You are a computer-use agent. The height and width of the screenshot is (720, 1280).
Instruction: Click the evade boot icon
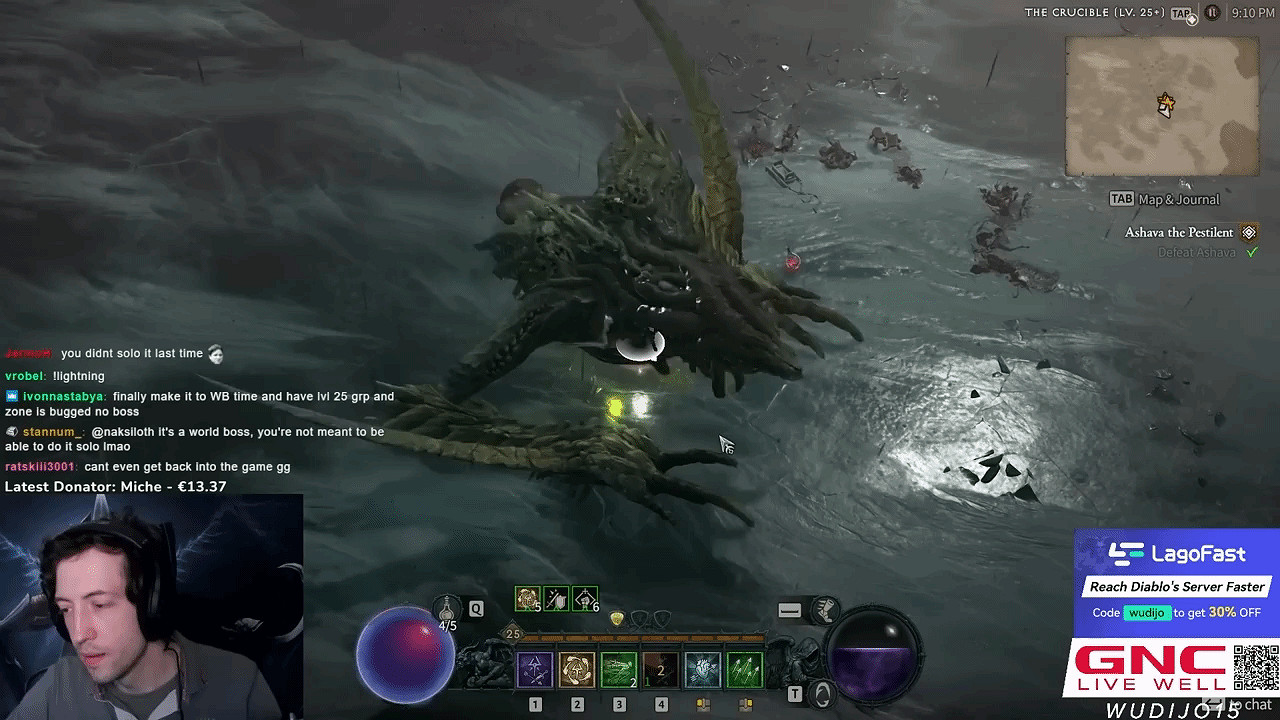[825, 609]
